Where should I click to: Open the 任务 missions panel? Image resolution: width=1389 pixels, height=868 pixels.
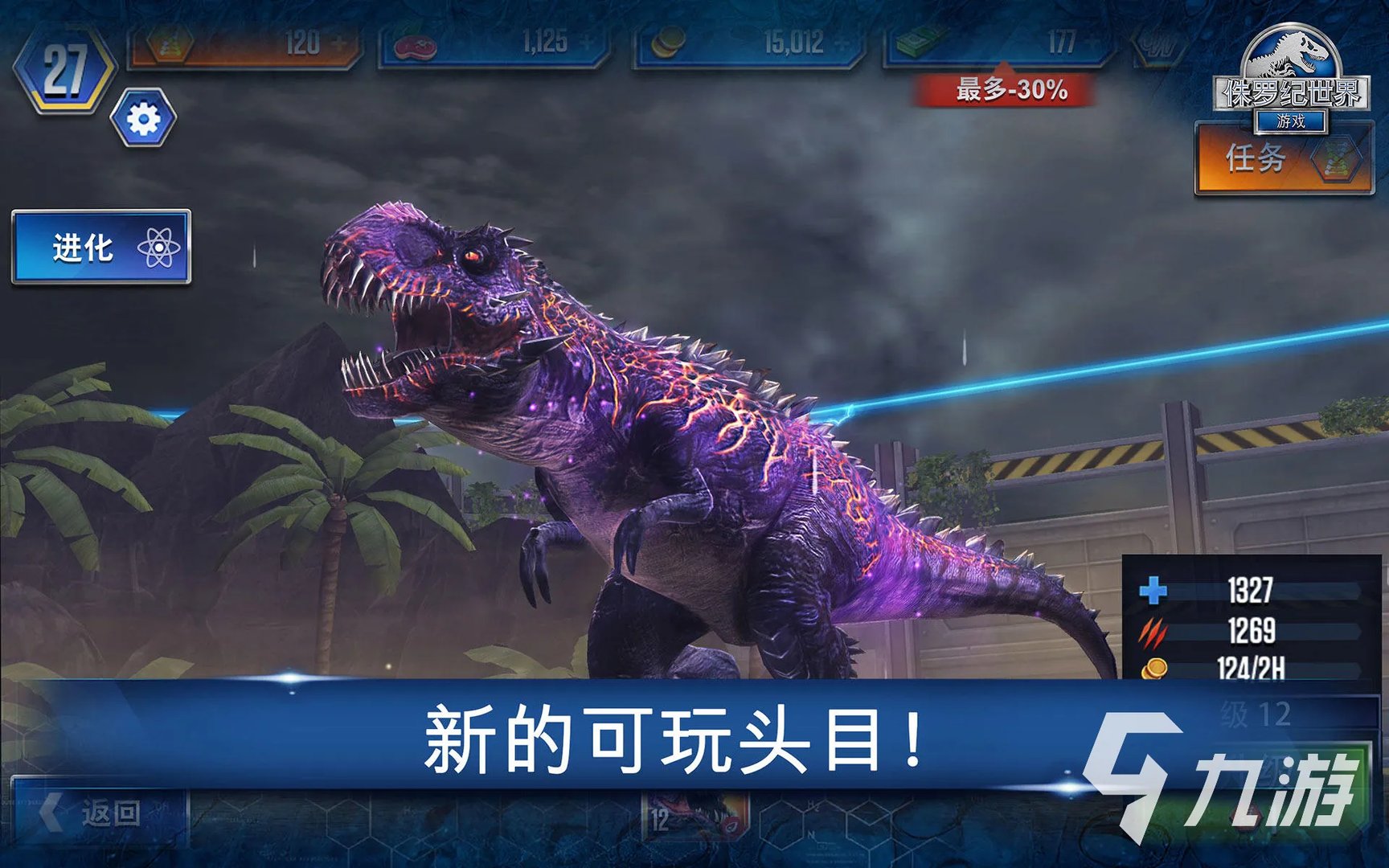[x=1284, y=158]
